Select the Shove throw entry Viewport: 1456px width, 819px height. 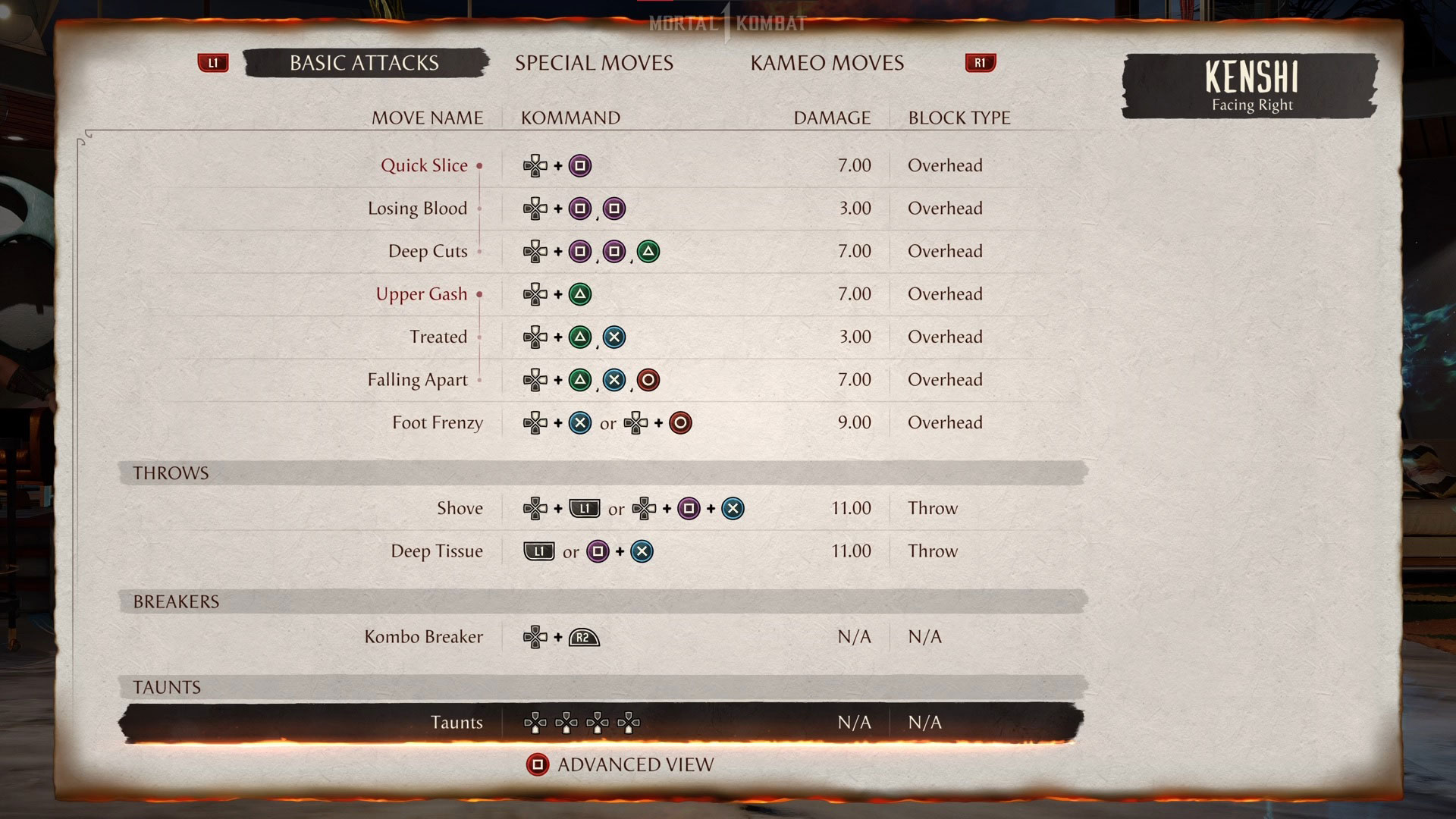click(460, 509)
